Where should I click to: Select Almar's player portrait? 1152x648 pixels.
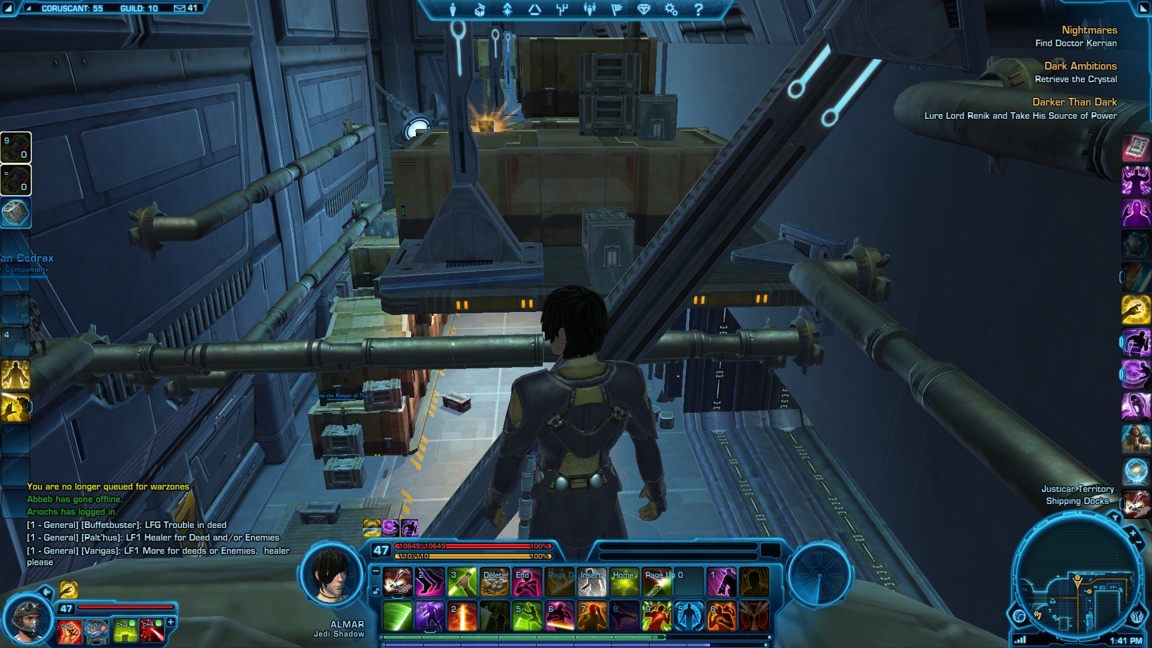[x=332, y=574]
